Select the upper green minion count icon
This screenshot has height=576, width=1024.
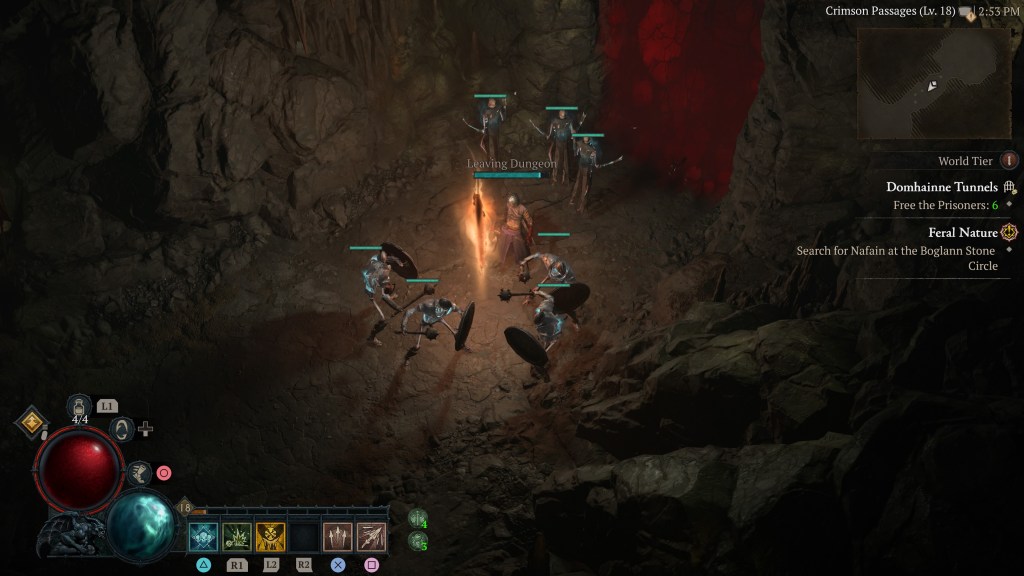pos(417,518)
